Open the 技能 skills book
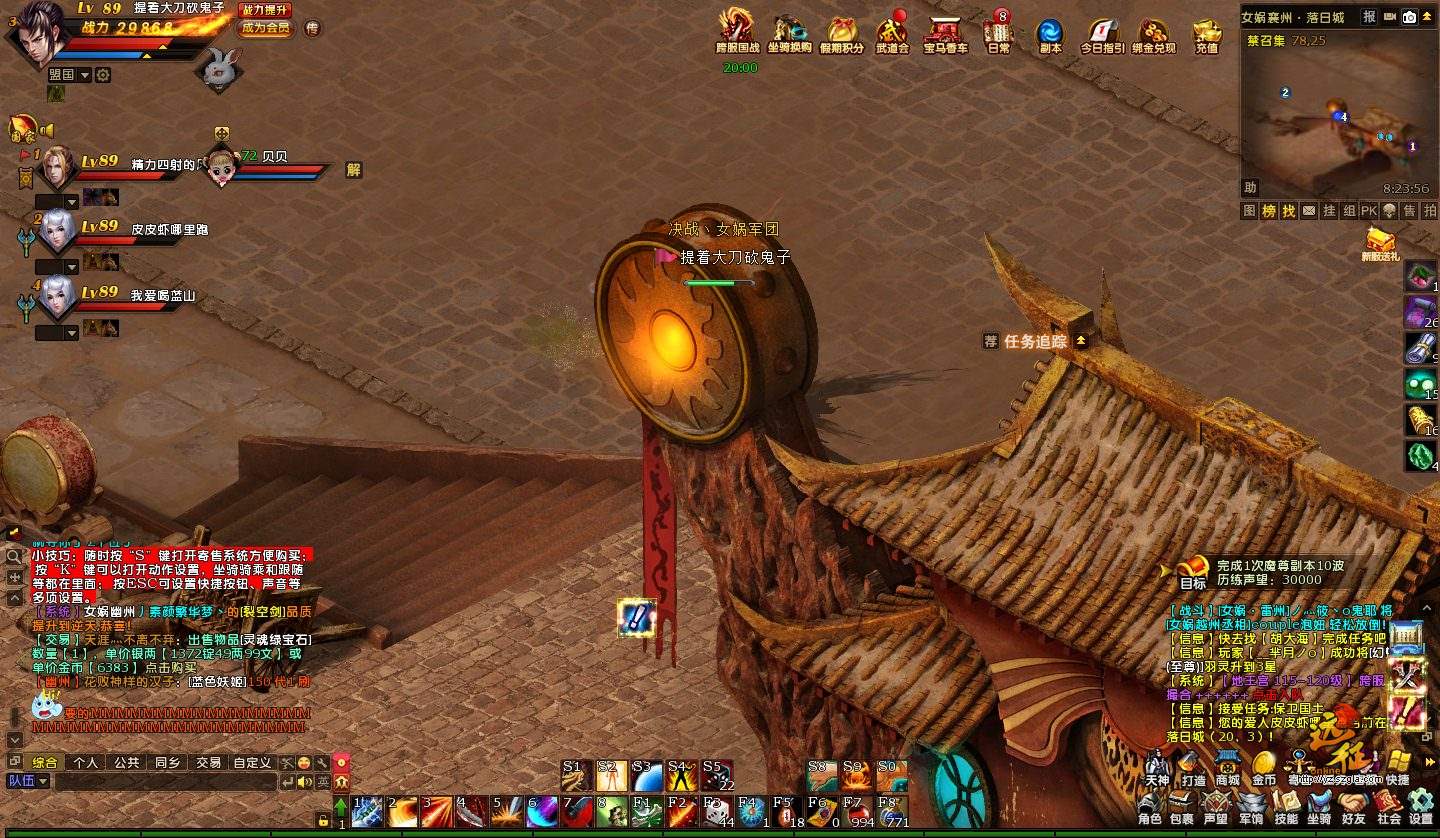Viewport: 1440px width, 838px height. click(x=1286, y=806)
